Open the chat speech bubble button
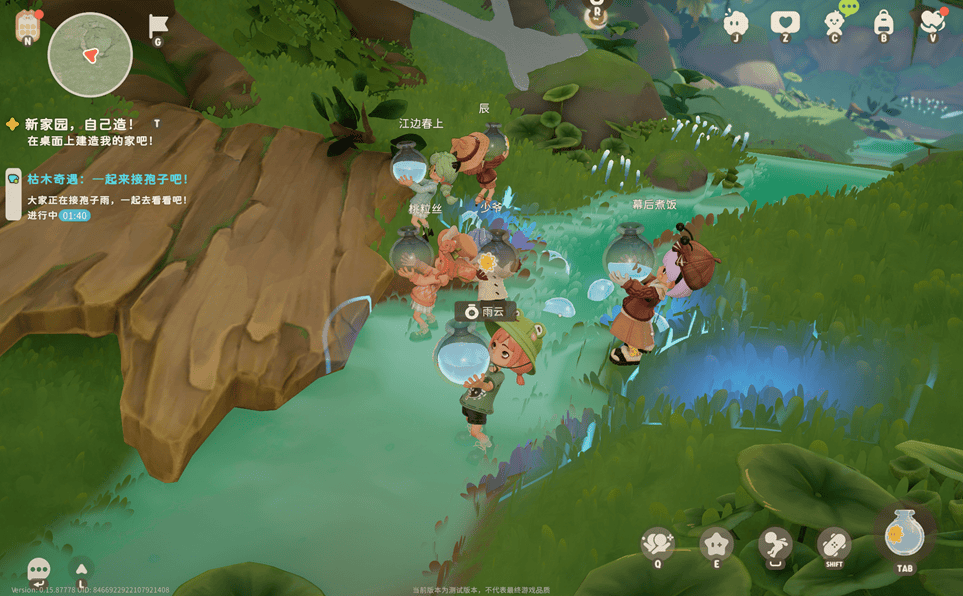 tap(39, 570)
